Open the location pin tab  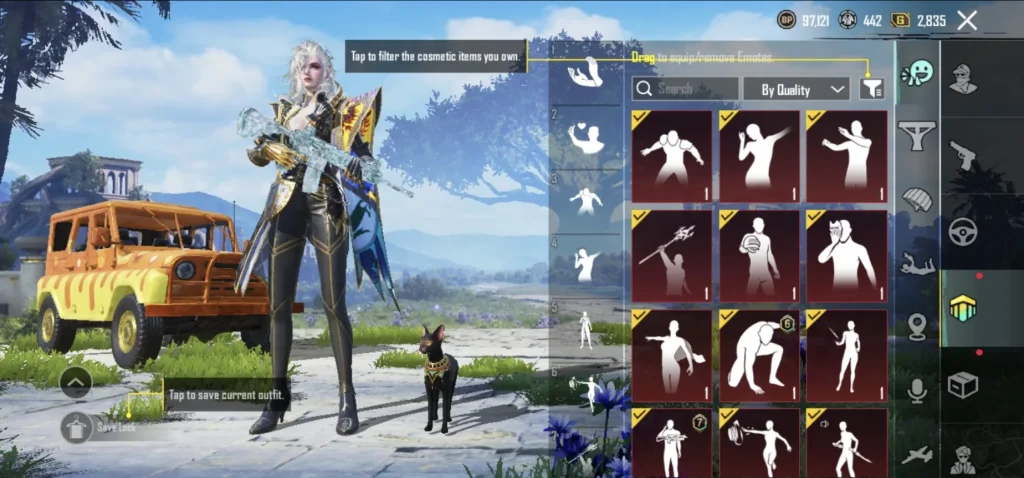coord(917,327)
